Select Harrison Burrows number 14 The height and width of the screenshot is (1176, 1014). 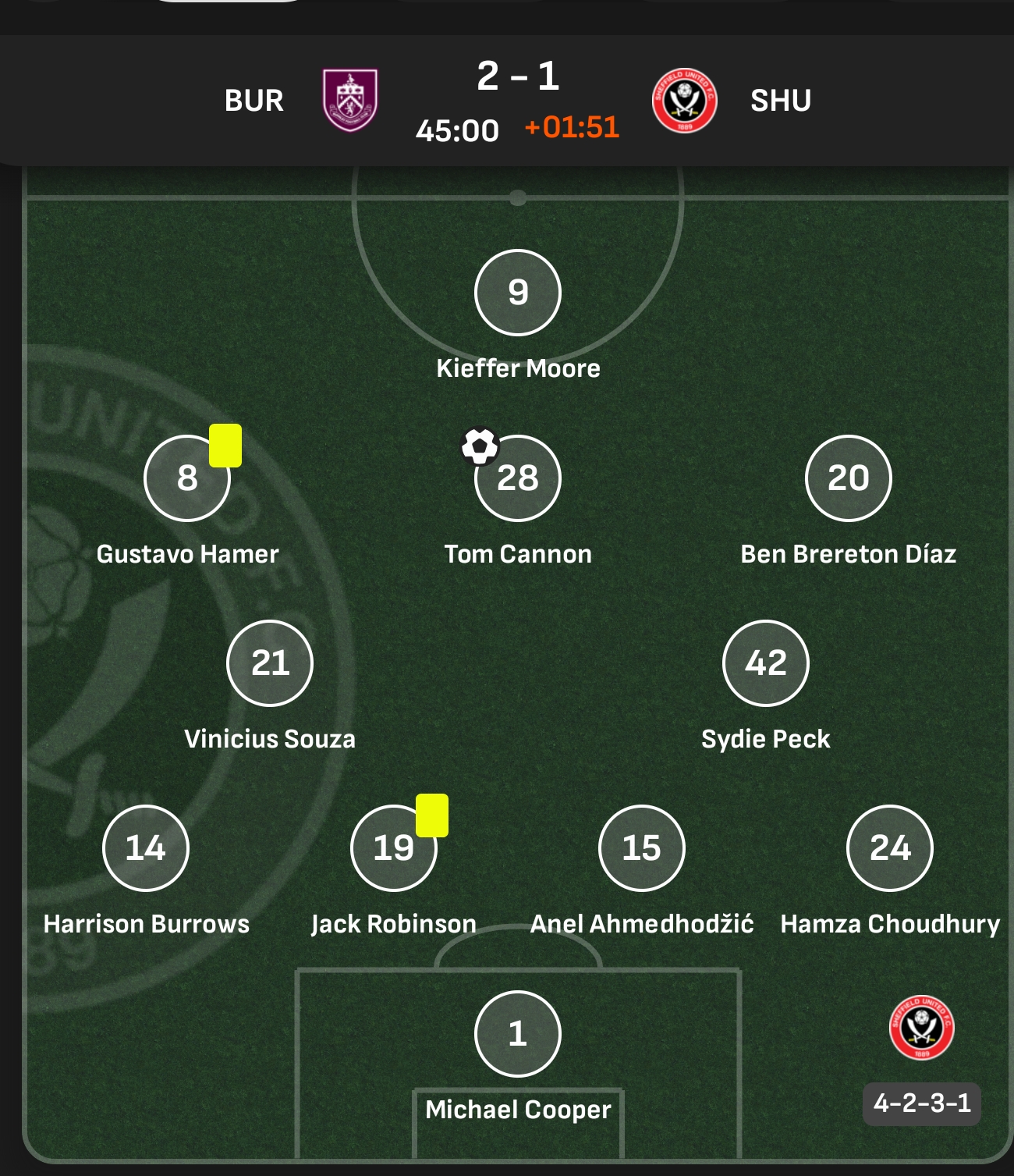146,847
